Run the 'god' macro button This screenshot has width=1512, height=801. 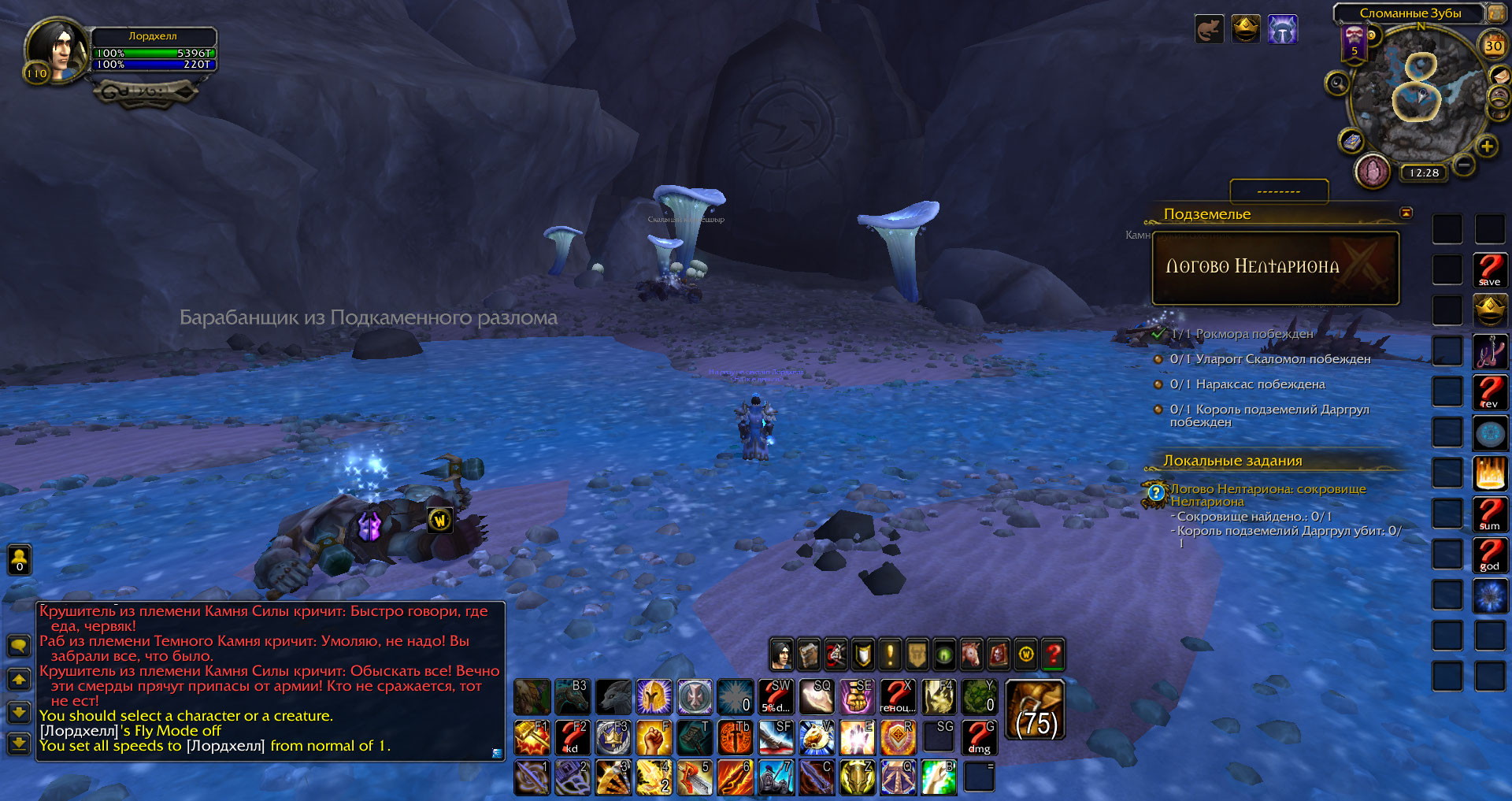coord(1489,555)
